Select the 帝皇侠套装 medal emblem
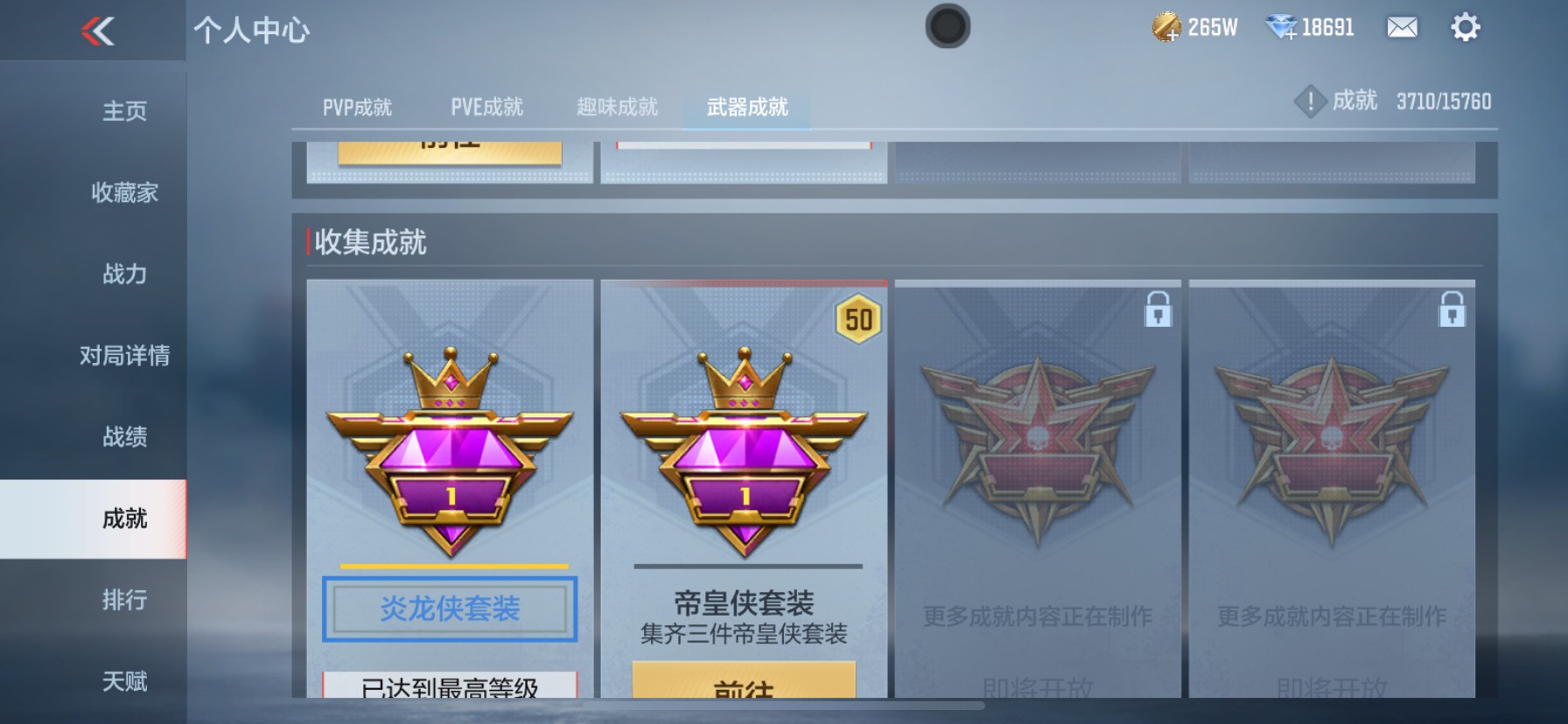This screenshot has width=1568, height=724. (x=742, y=450)
